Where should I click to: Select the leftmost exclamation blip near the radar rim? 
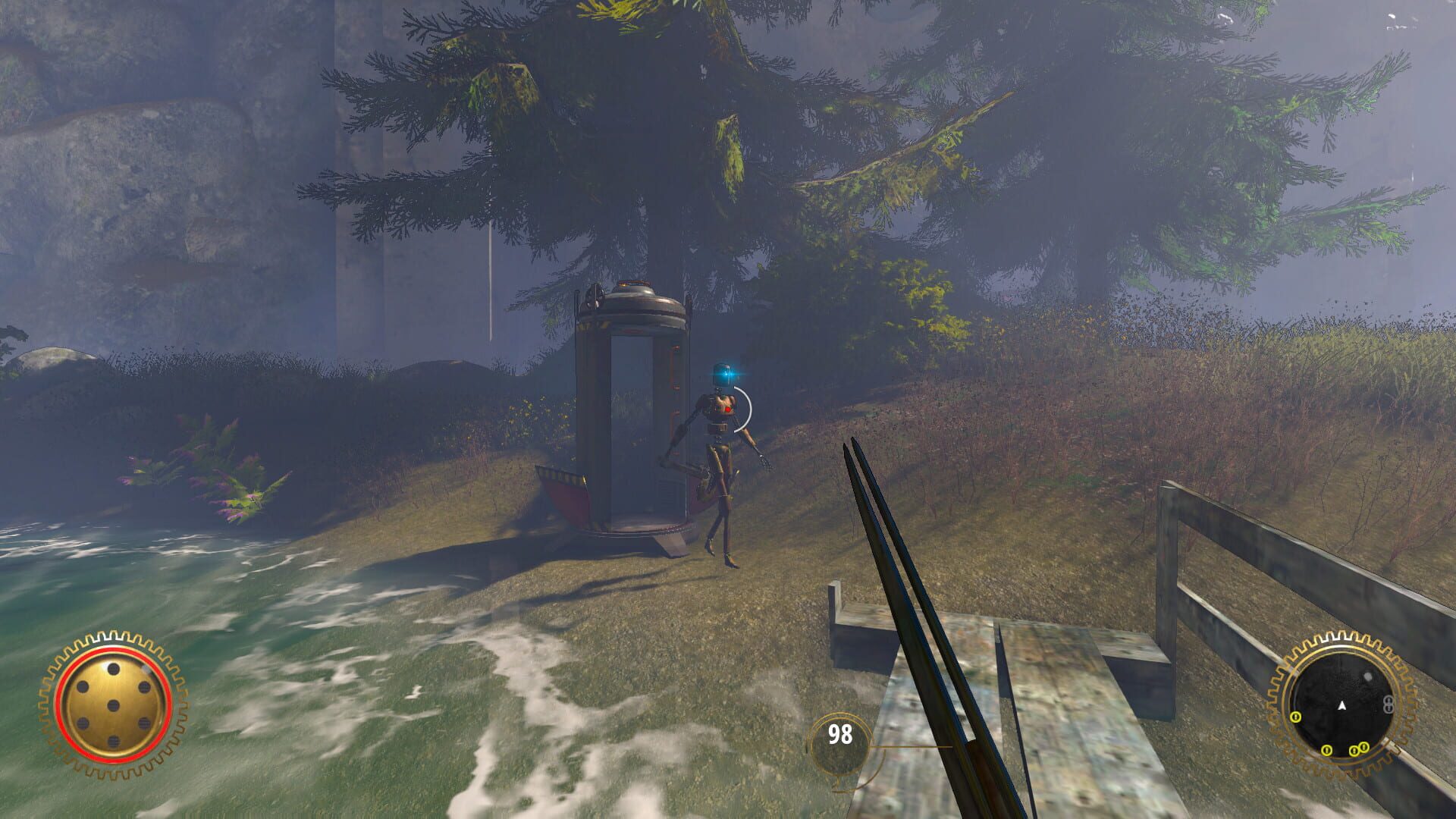point(1296,717)
